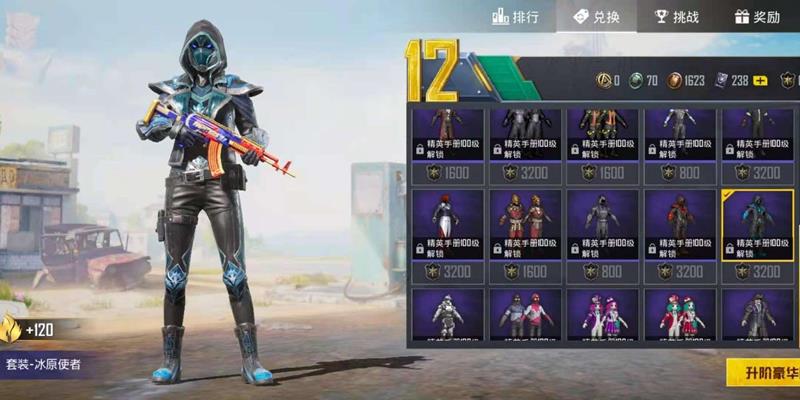
Task: Open the 兑换 exchange tab
Action: click(x=598, y=17)
